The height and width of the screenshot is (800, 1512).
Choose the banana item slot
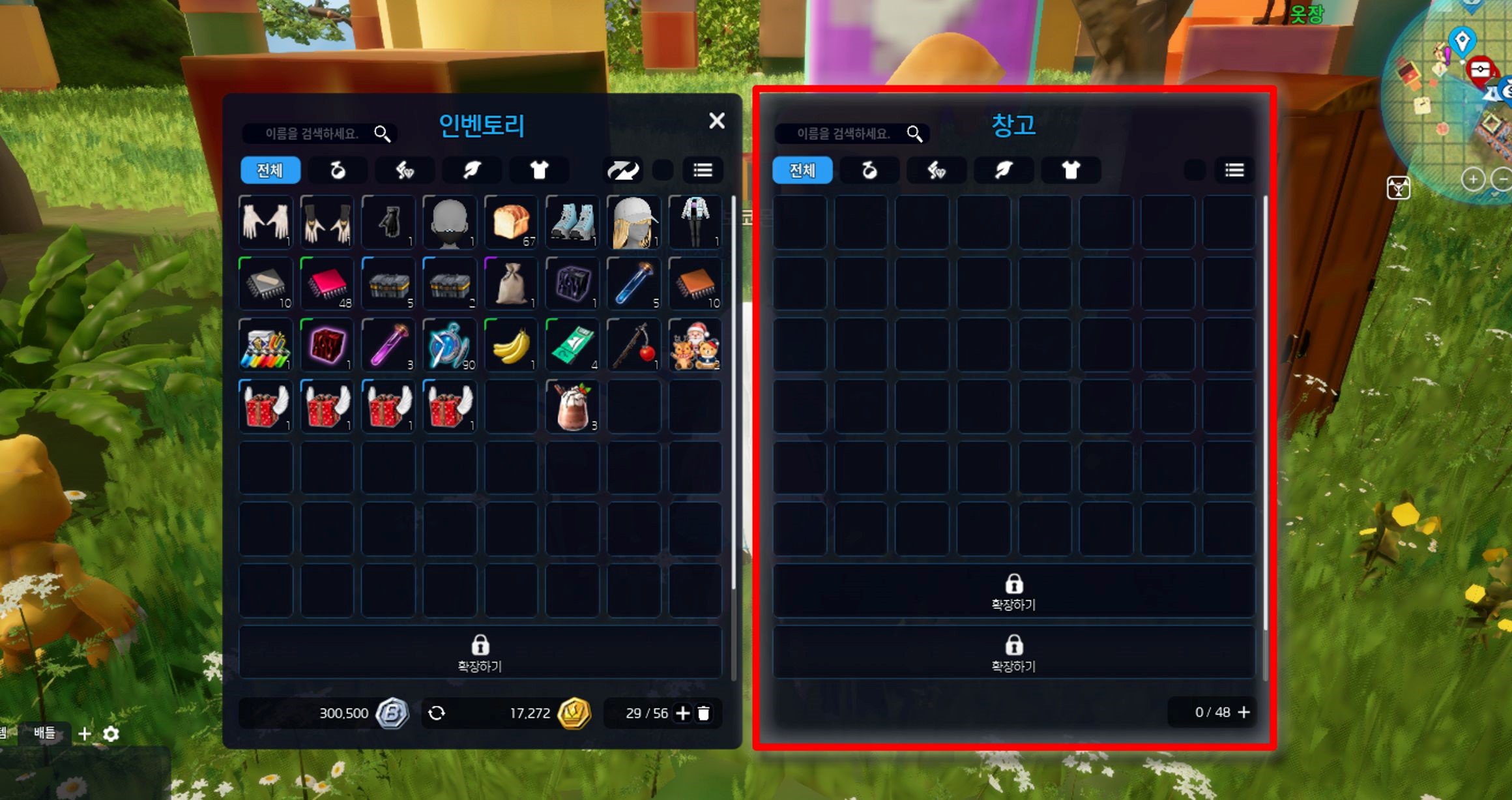click(x=511, y=346)
